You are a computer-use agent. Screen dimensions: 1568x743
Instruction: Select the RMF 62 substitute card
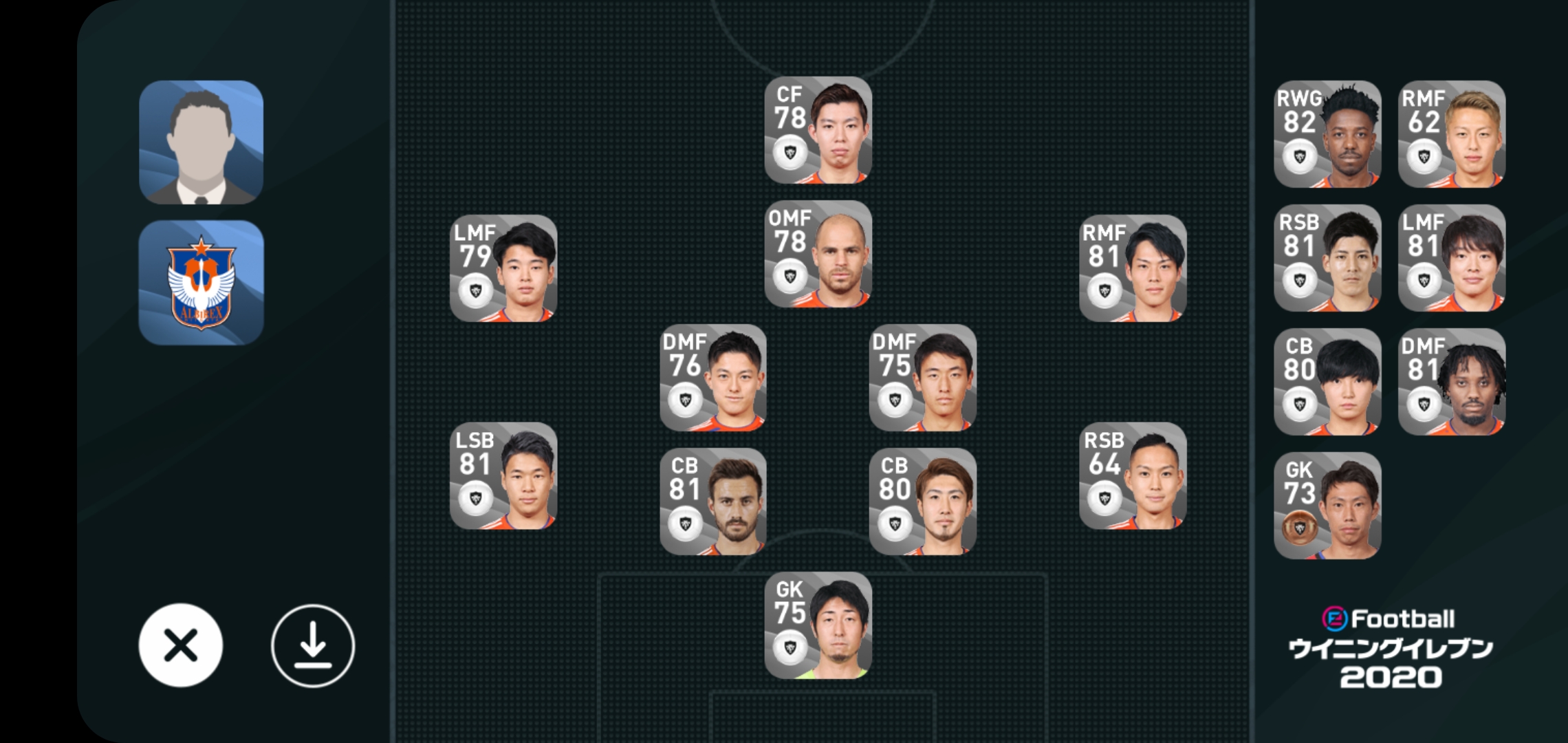tap(1451, 134)
